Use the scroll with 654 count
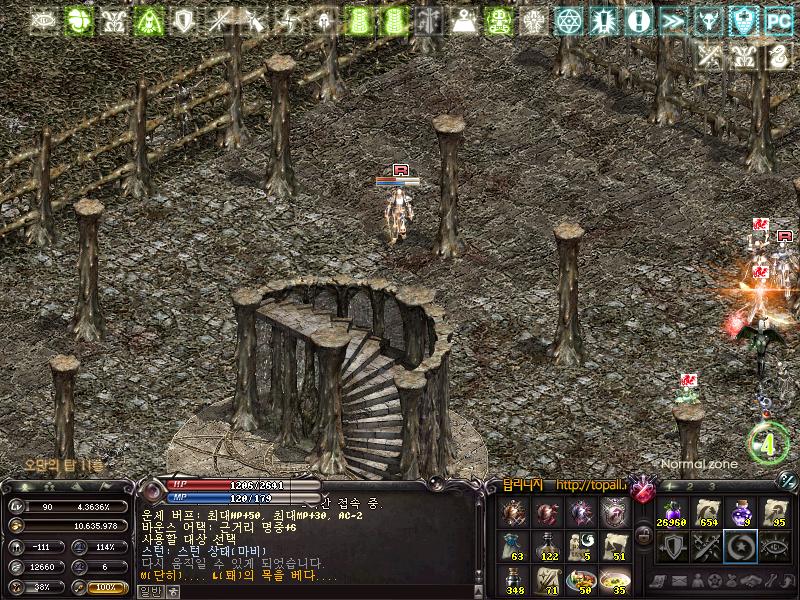 point(707,513)
